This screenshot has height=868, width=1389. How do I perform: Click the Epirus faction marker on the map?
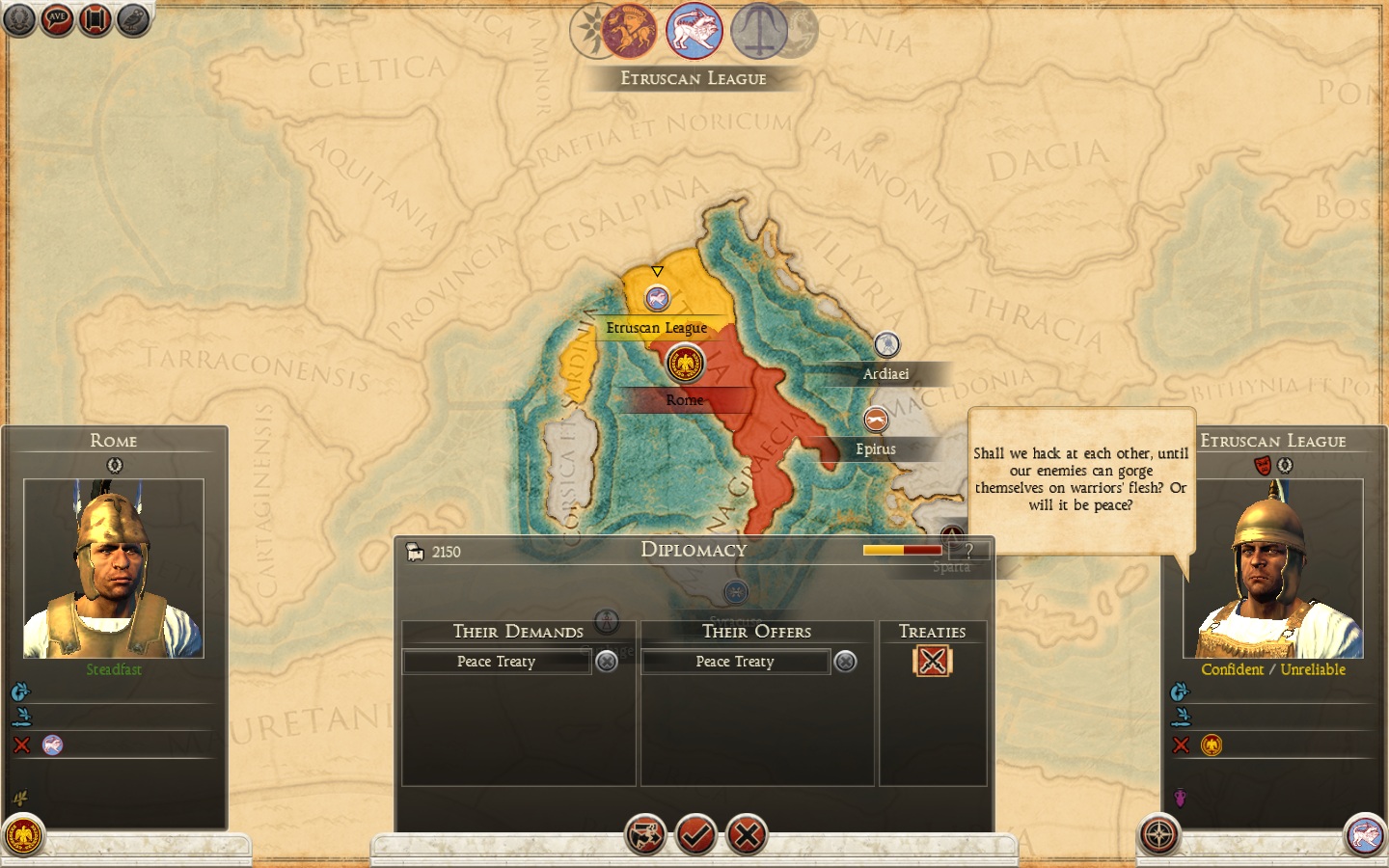(876, 420)
